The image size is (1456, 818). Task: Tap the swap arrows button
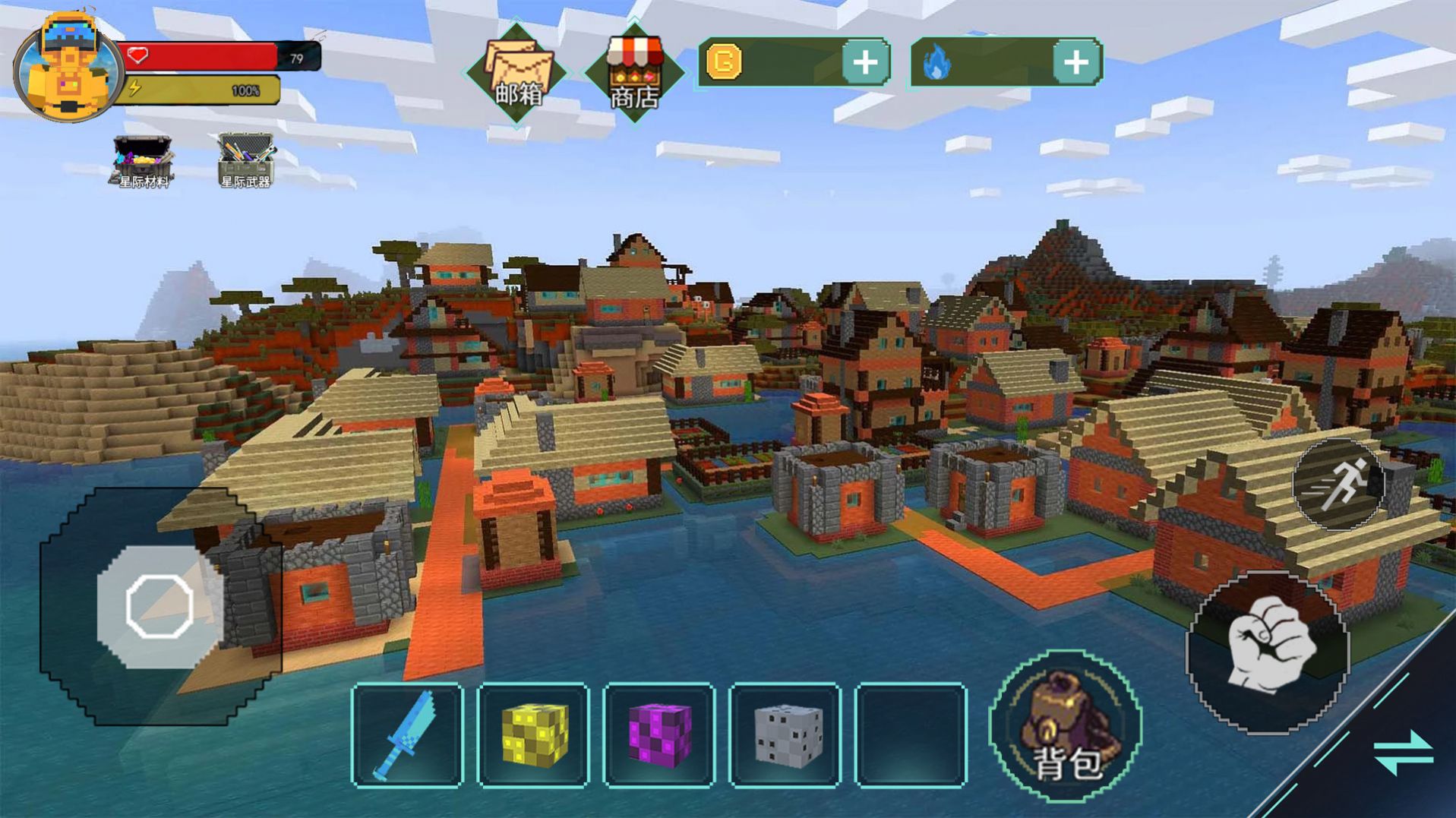tap(1404, 753)
